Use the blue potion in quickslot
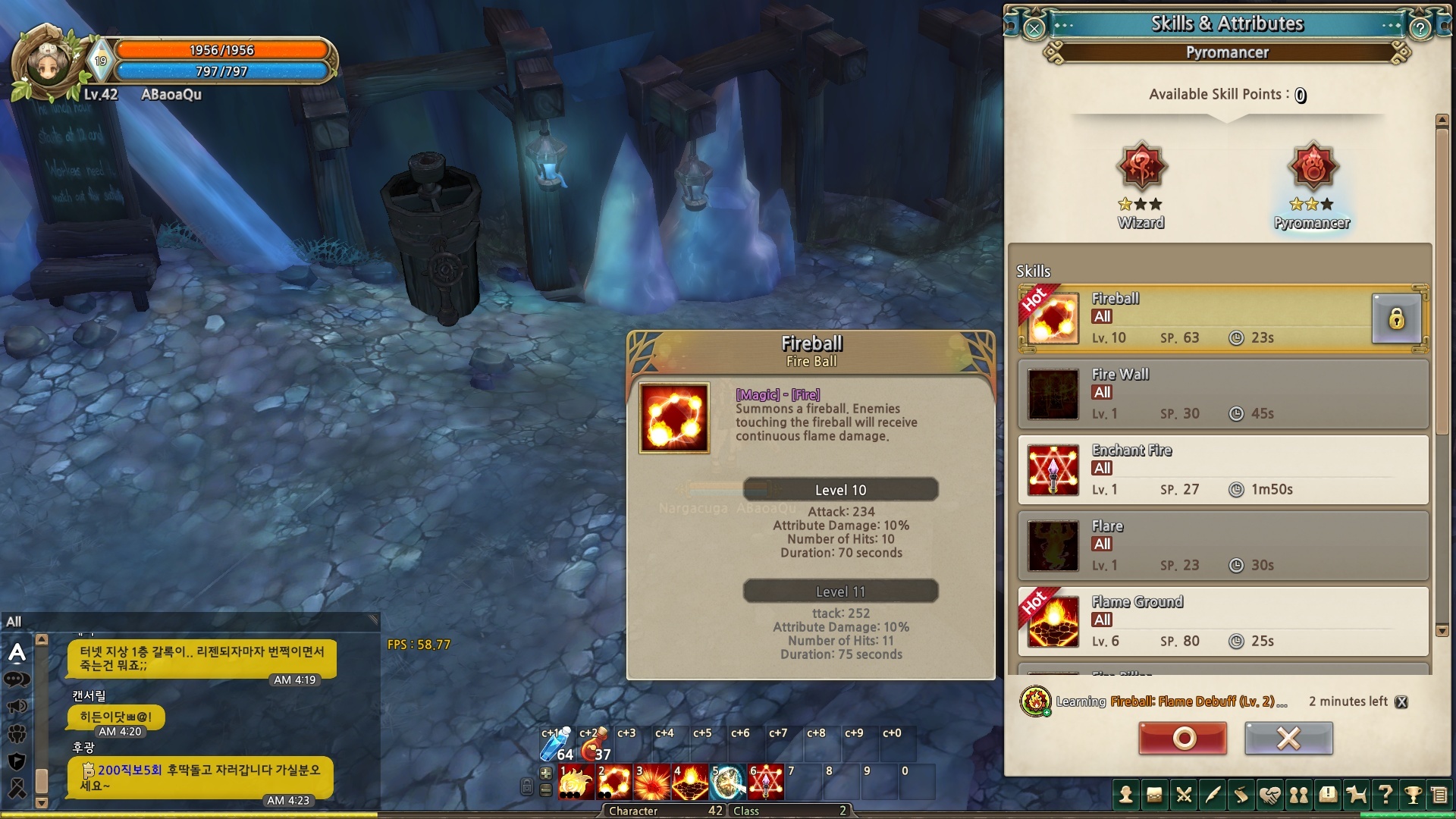 [x=555, y=745]
